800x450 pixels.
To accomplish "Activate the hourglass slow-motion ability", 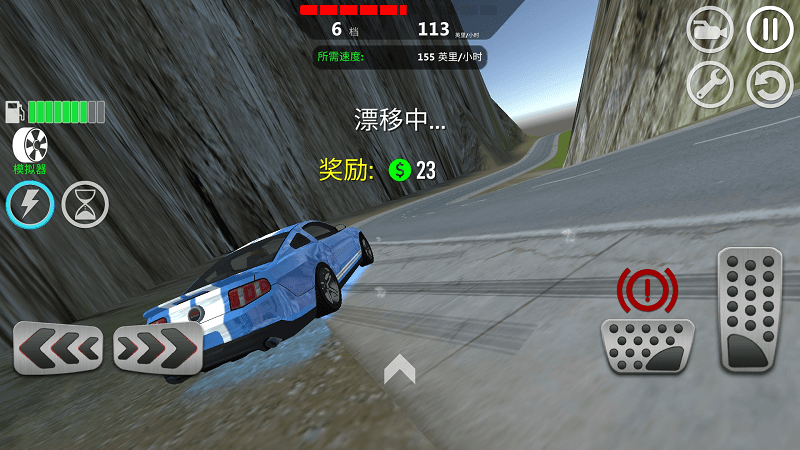I will coord(85,204).
